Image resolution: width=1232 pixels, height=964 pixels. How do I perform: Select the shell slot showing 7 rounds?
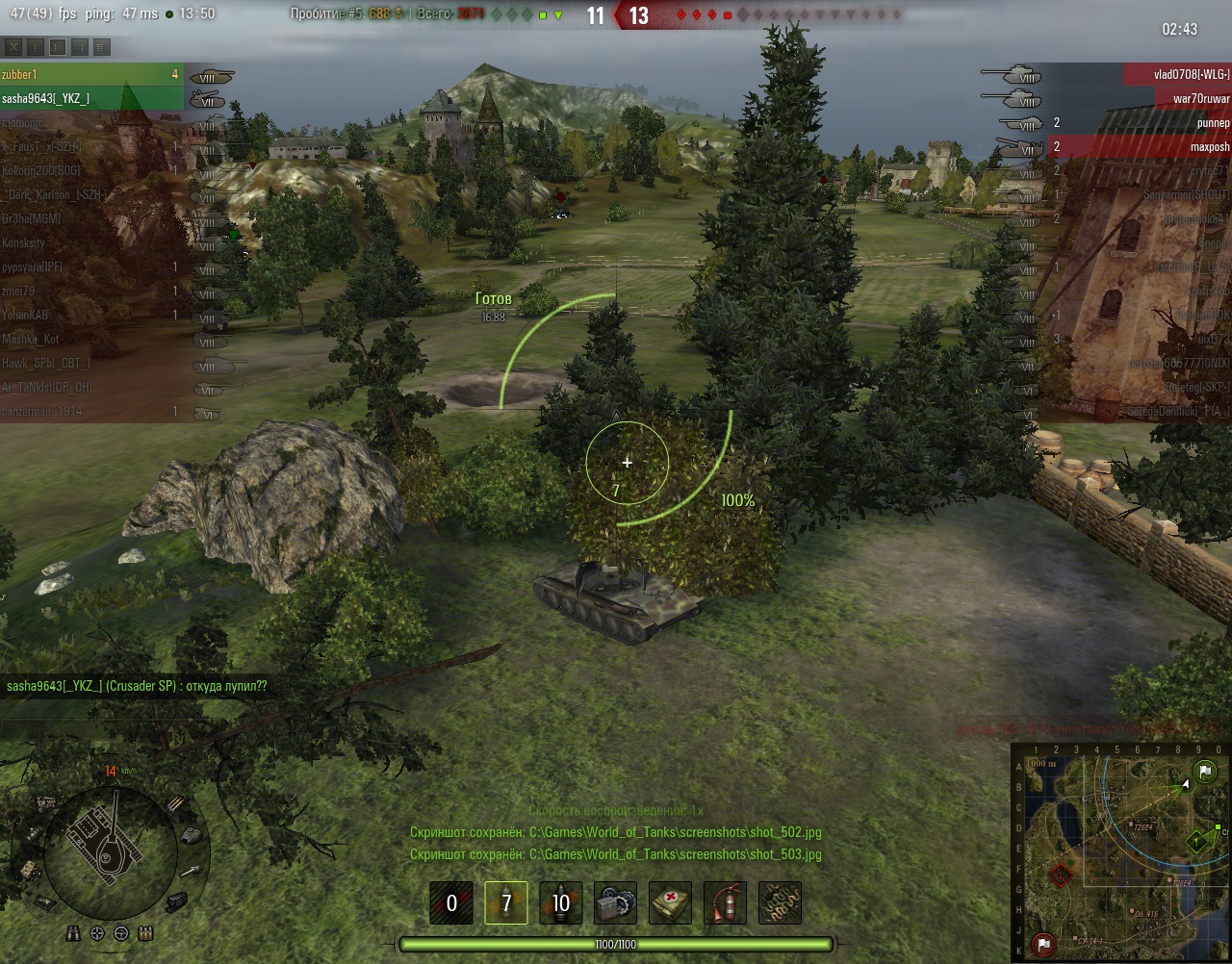click(x=505, y=902)
